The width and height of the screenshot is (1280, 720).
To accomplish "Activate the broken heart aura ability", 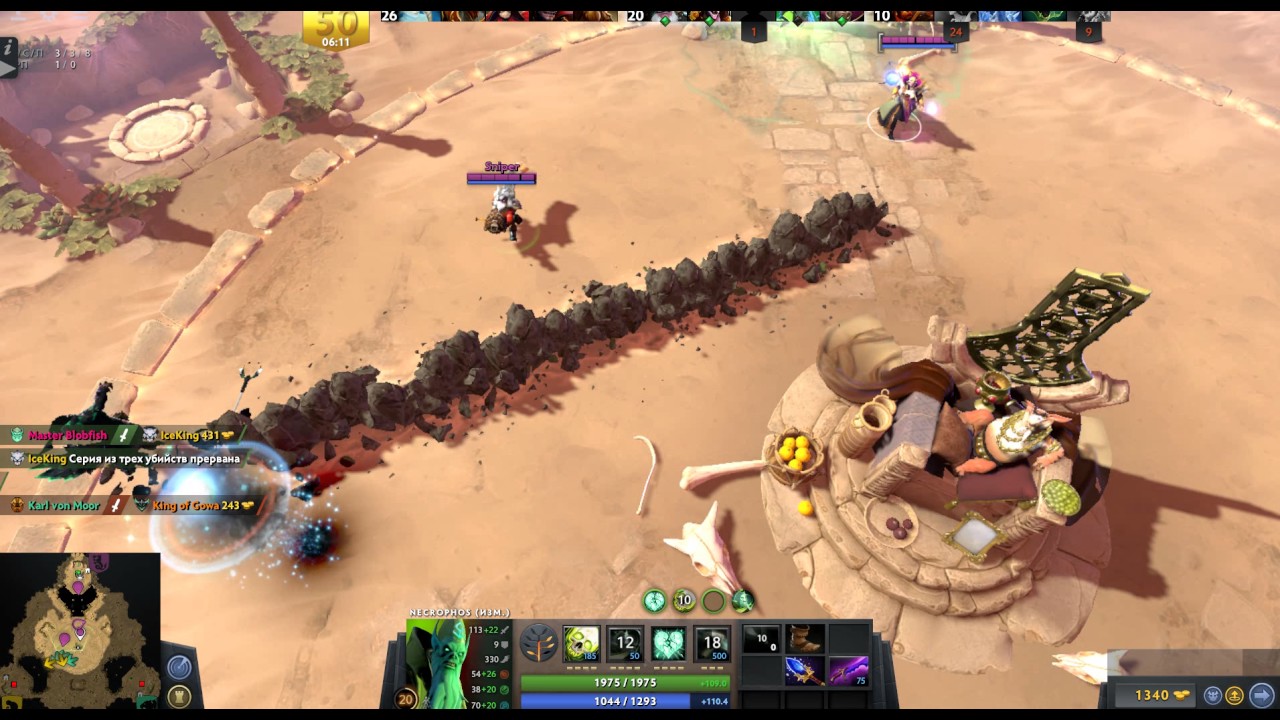I will point(669,643).
